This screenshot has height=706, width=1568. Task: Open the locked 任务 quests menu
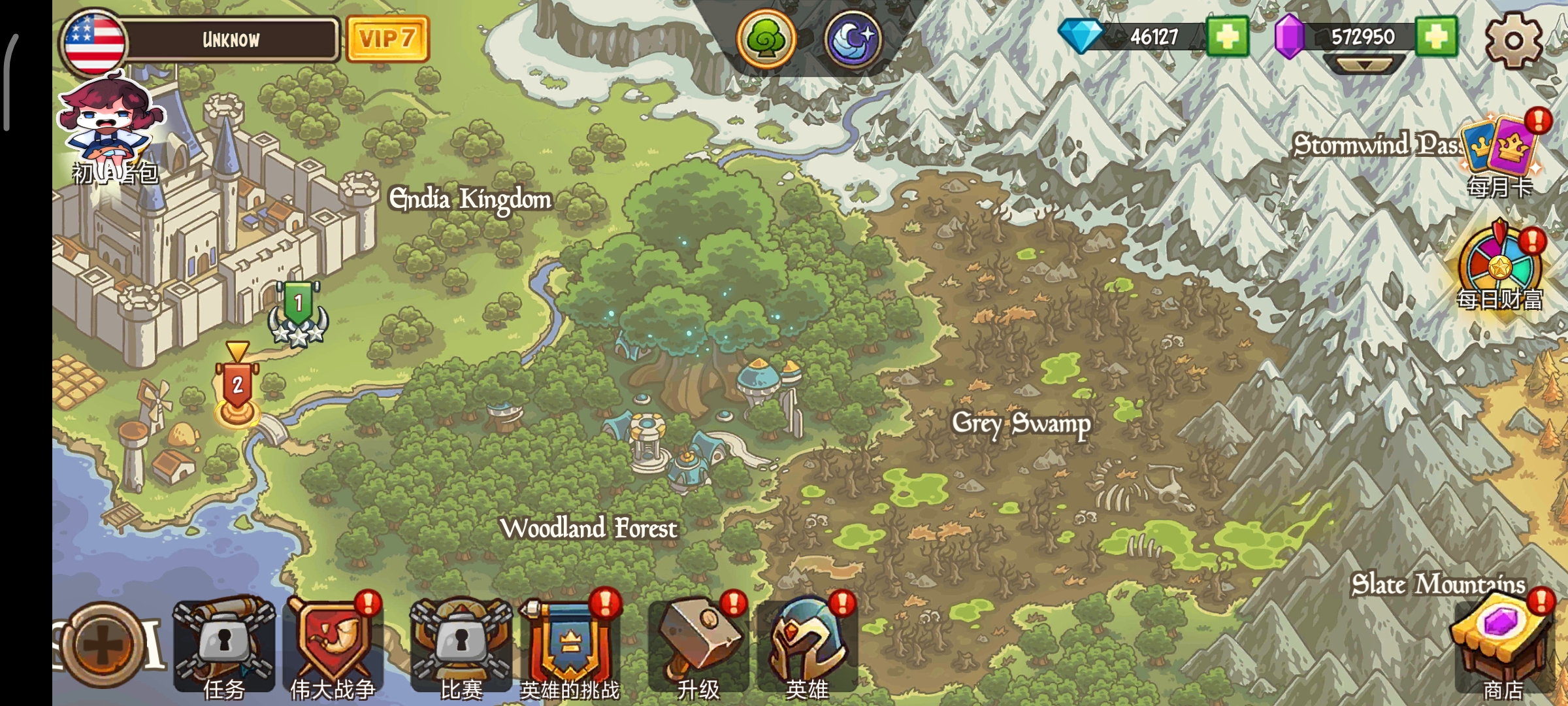tap(223, 644)
